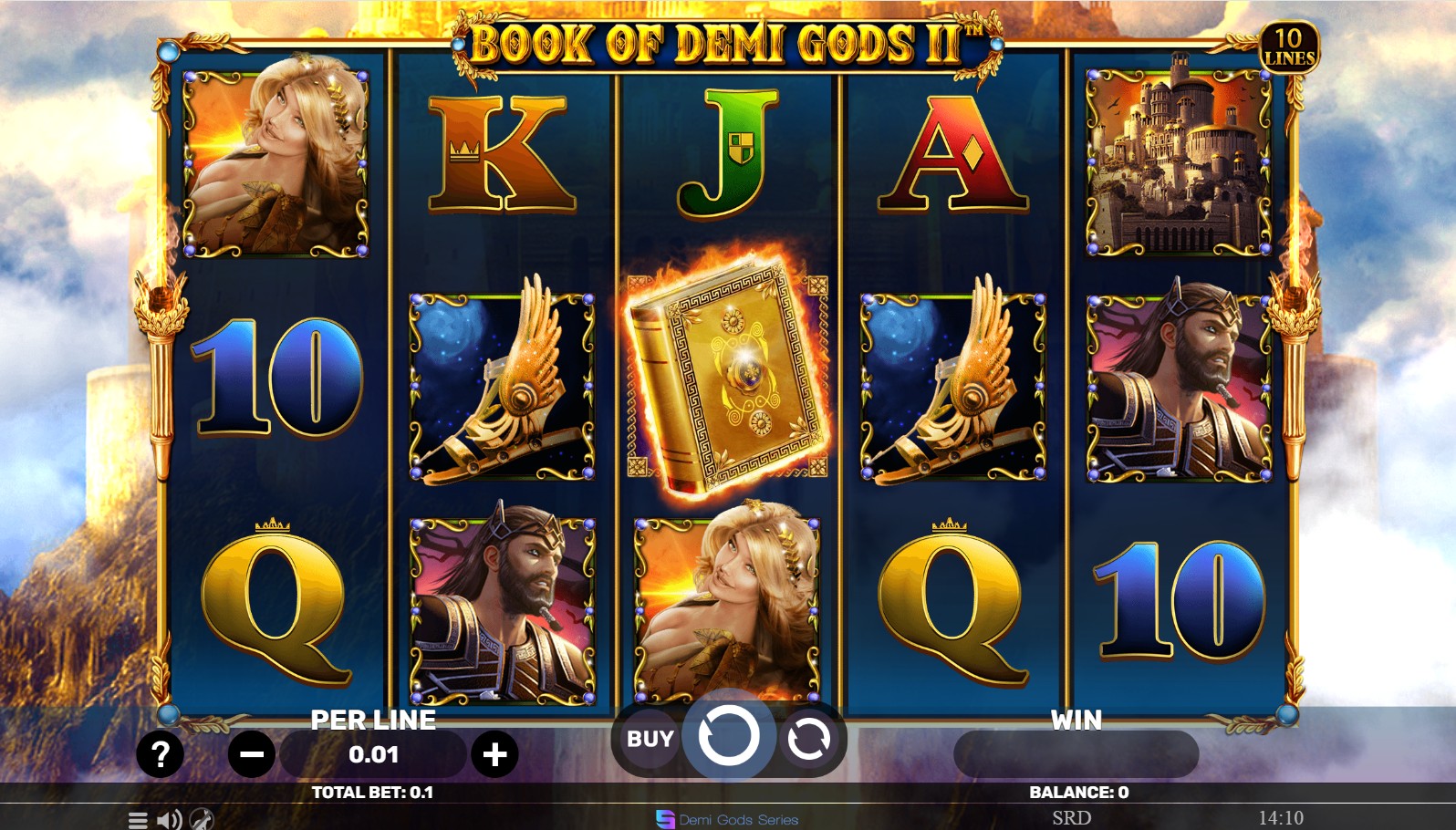Decrease the per-line bet with the minus button
Image resolution: width=1456 pixels, height=830 pixels.
click(x=250, y=754)
